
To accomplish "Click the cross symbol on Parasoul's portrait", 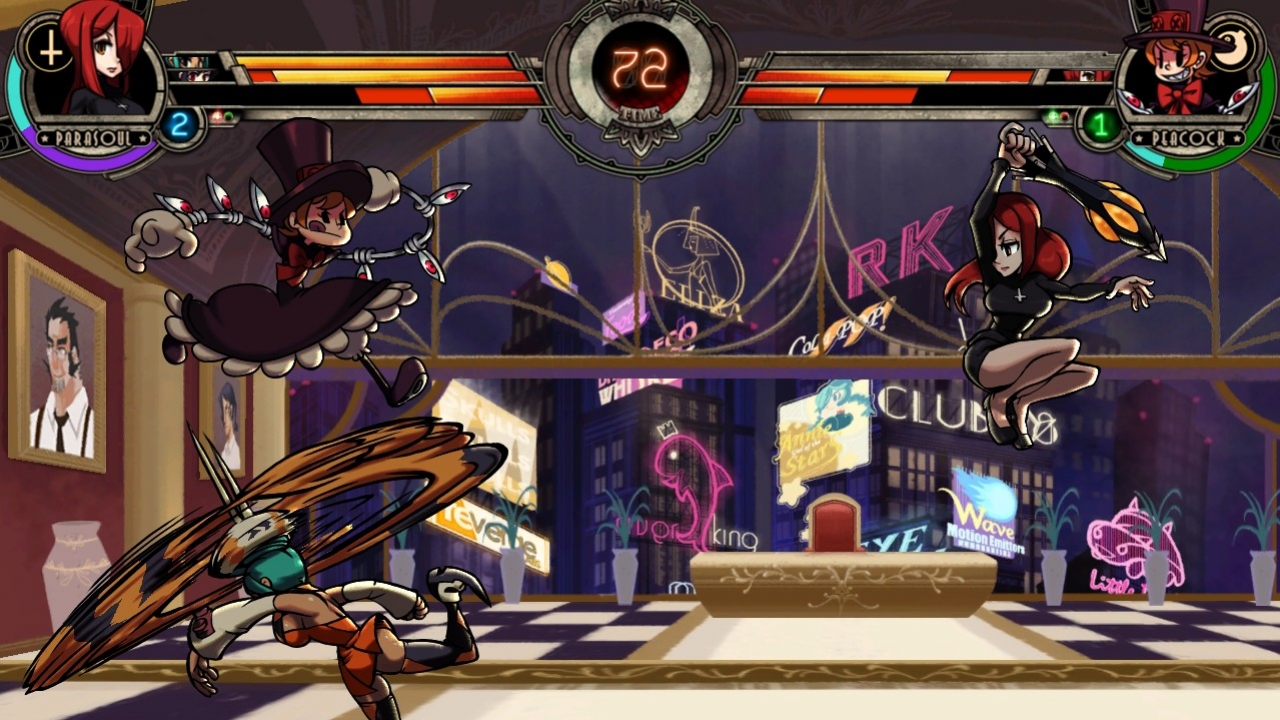I will 51,47.
